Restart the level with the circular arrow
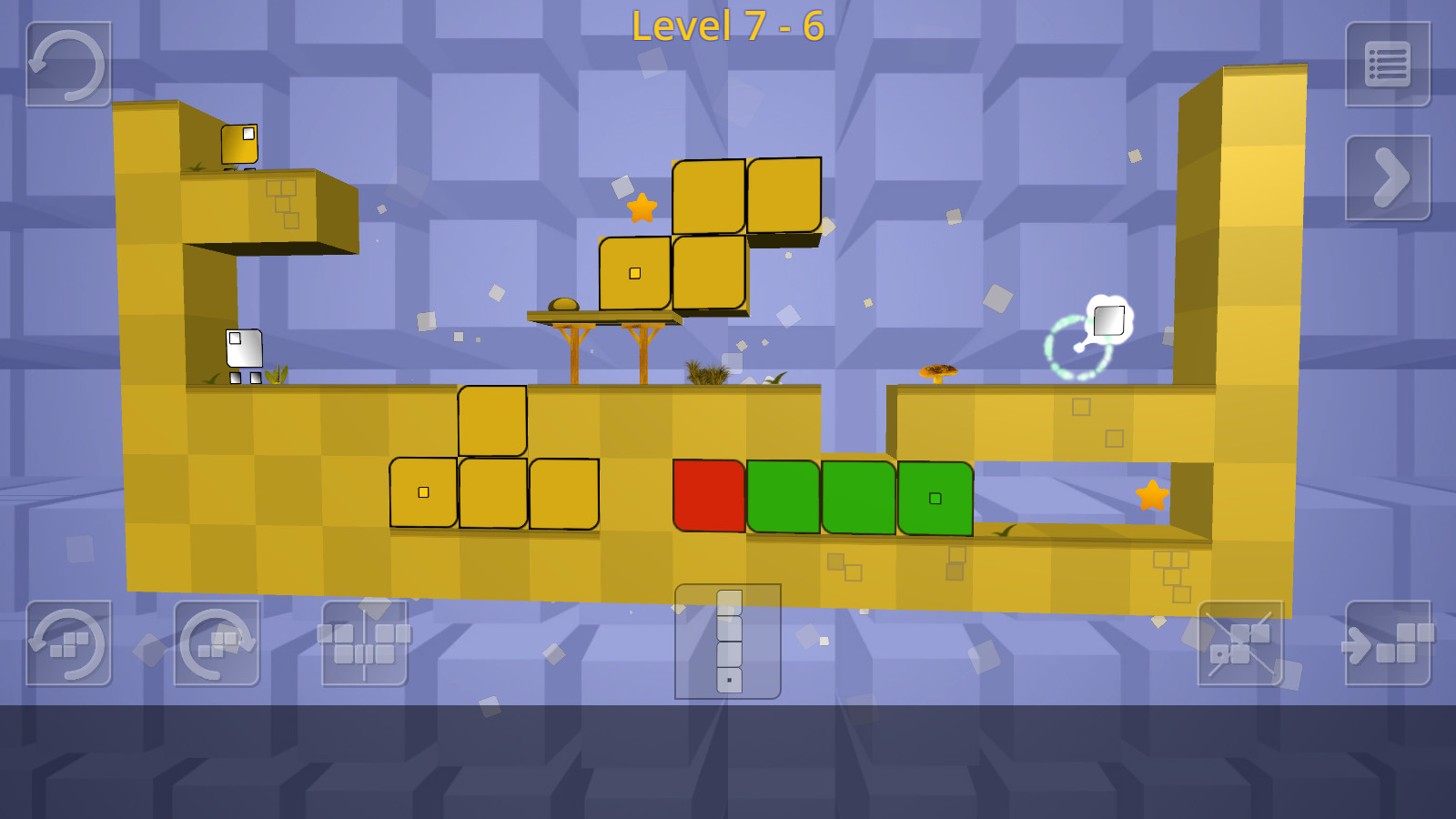The height and width of the screenshot is (819, 1456). pyautogui.click(x=68, y=65)
